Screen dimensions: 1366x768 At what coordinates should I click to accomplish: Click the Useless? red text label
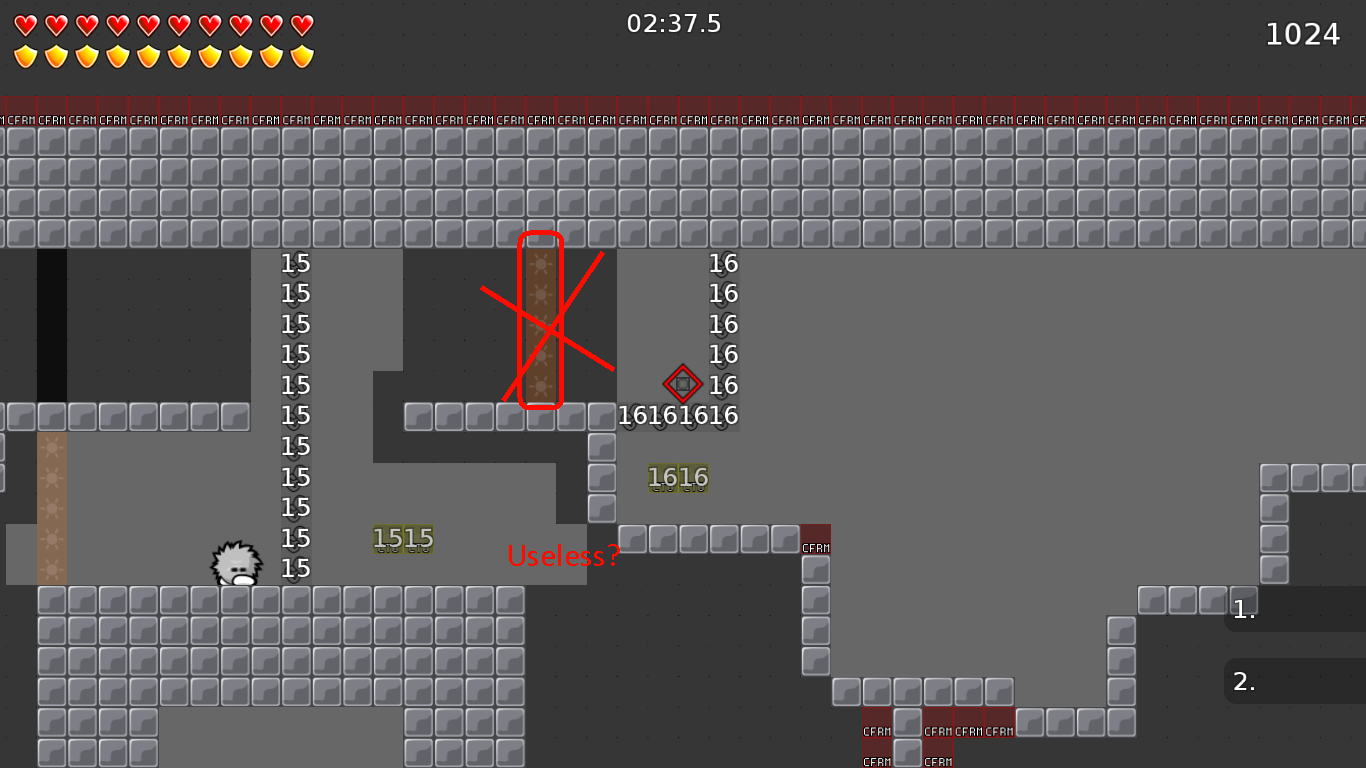coord(564,555)
